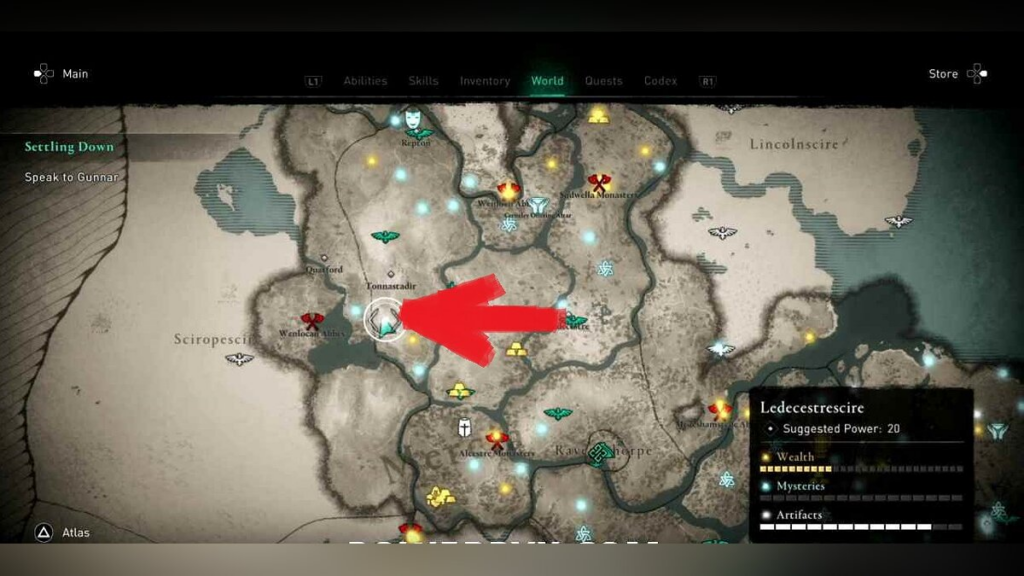Viewport: 1024px width, 576px height.
Task: Select the Settling Down quest tracker
Action: [x=69, y=147]
